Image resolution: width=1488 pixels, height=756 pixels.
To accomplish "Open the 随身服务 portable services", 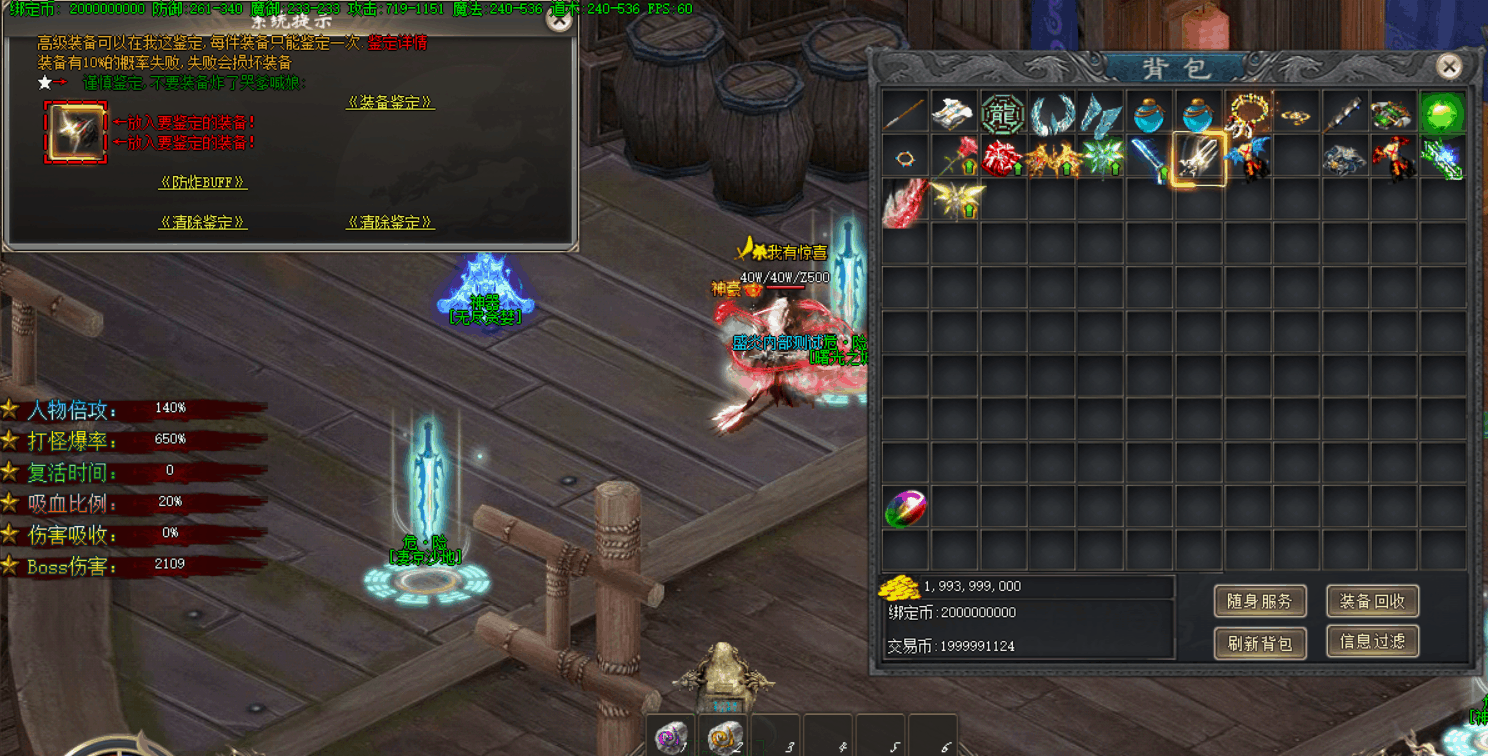I will (x=1260, y=601).
